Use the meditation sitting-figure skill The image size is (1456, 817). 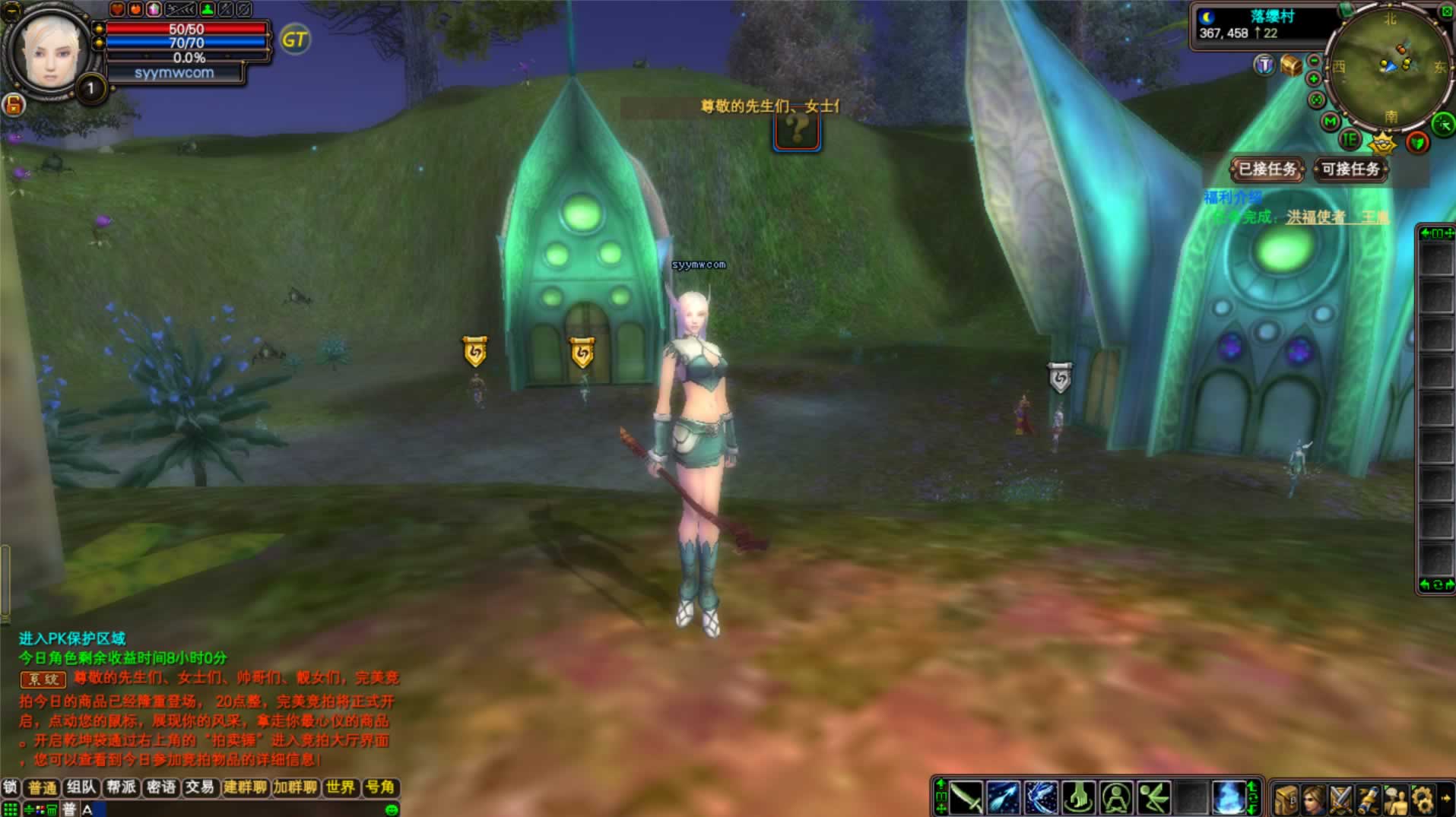click(x=1116, y=799)
